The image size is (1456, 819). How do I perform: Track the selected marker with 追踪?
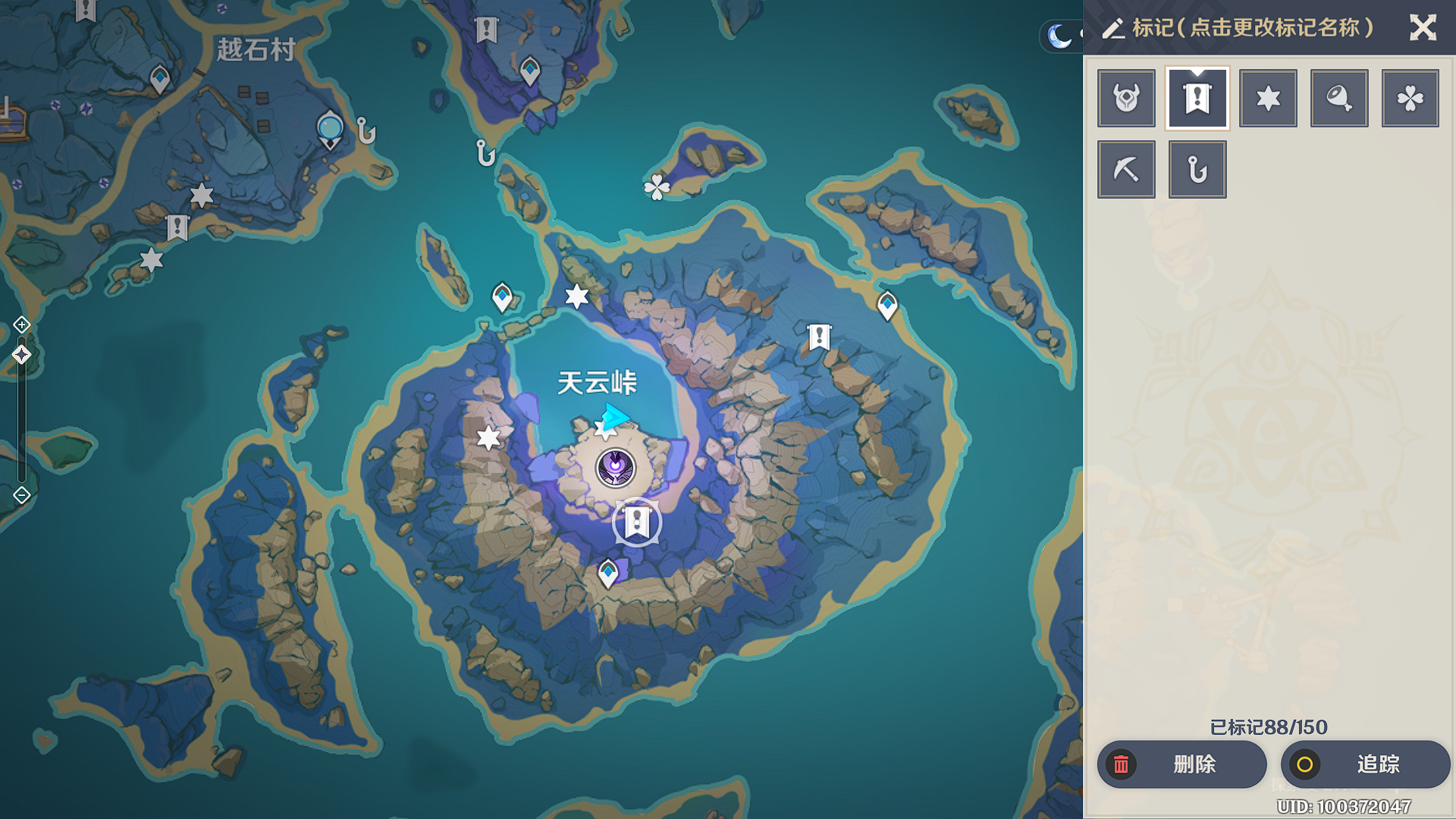pyautogui.click(x=1365, y=764)
